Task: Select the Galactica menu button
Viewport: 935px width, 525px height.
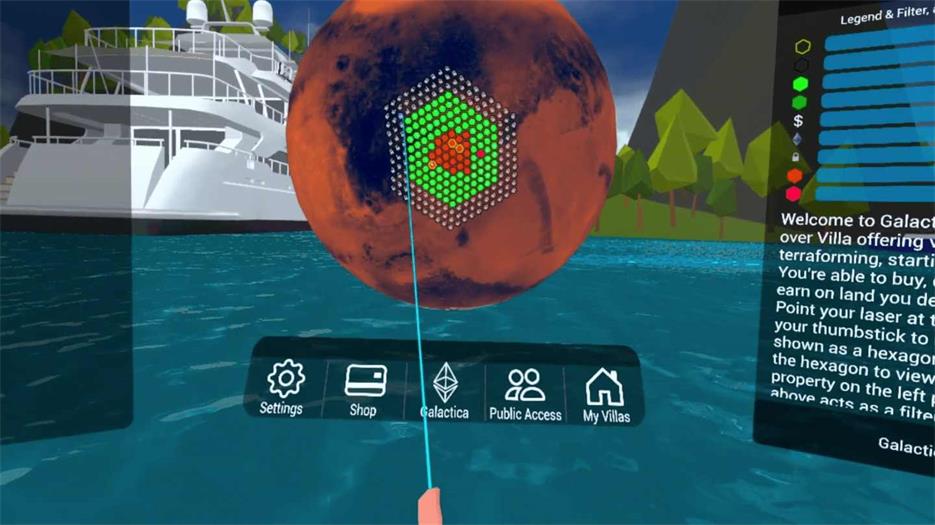Action: tap(445, 390)
